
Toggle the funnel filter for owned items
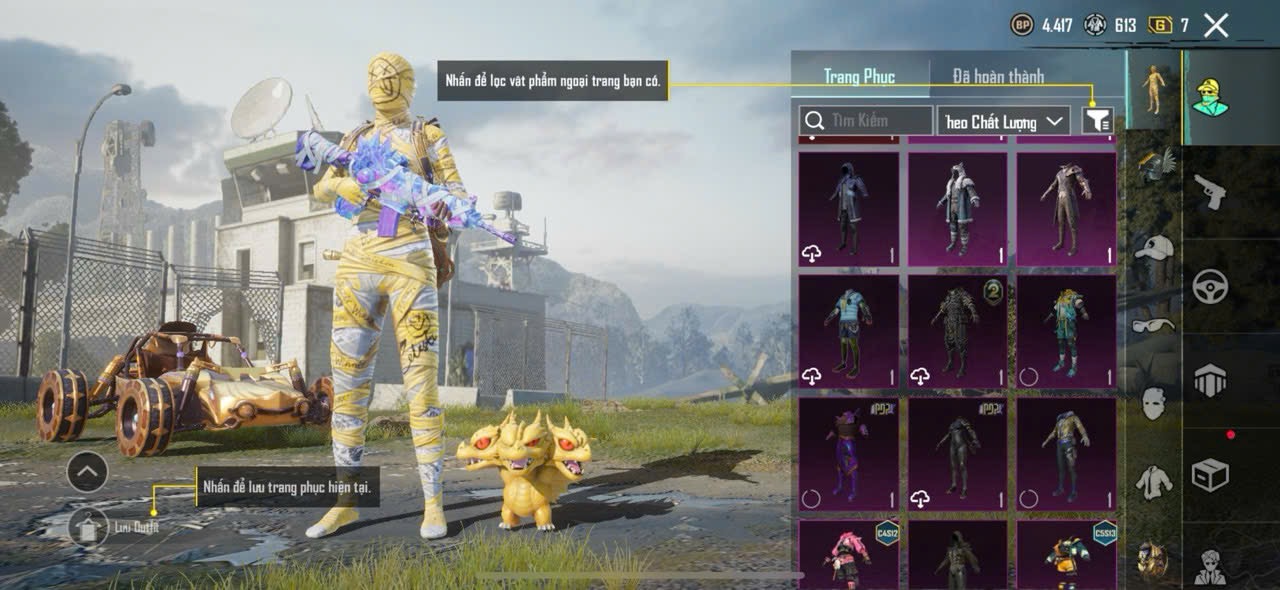click(1097, 121)
